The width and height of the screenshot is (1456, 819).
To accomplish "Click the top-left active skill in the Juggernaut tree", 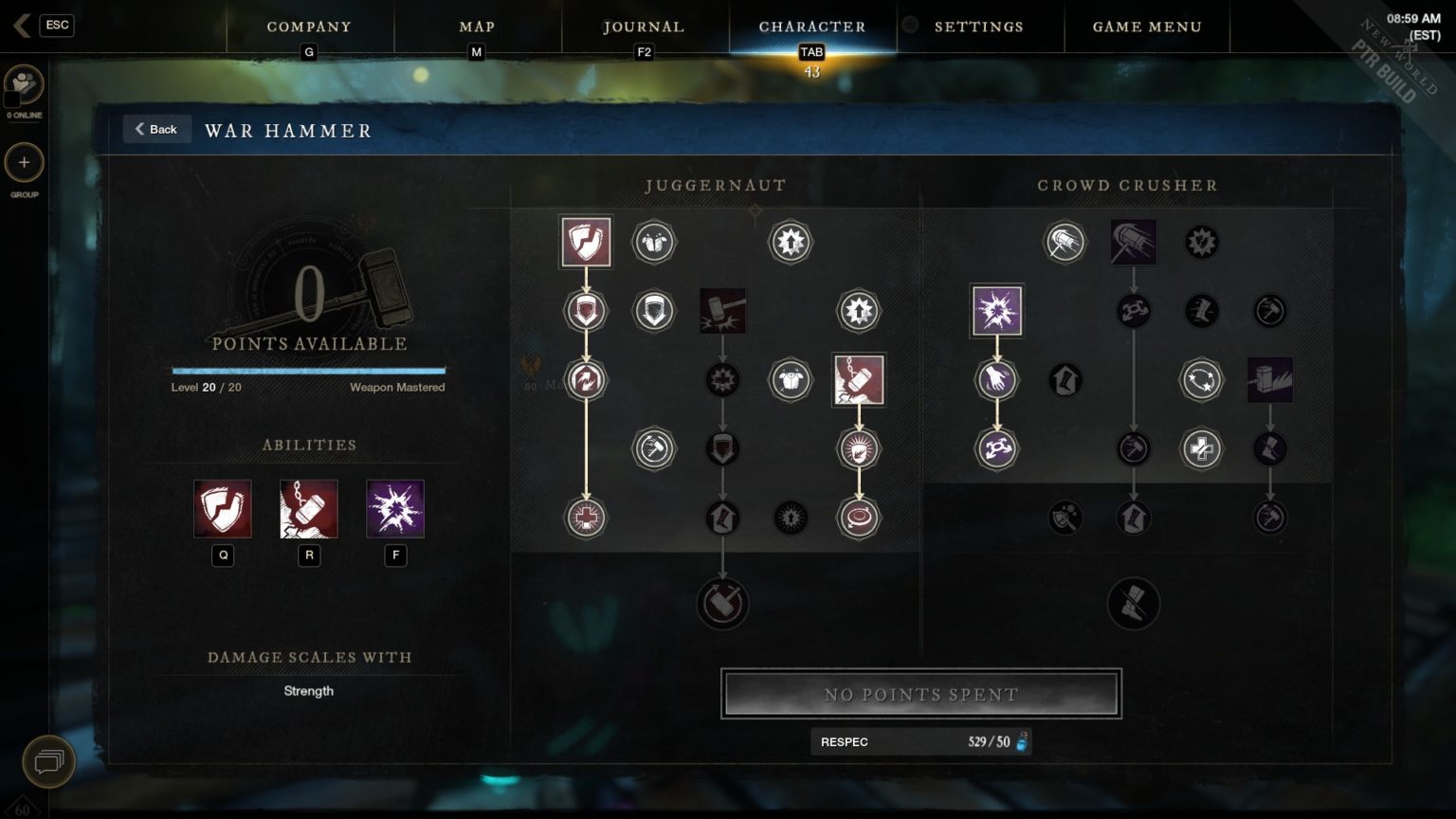I will coord(585,242).
